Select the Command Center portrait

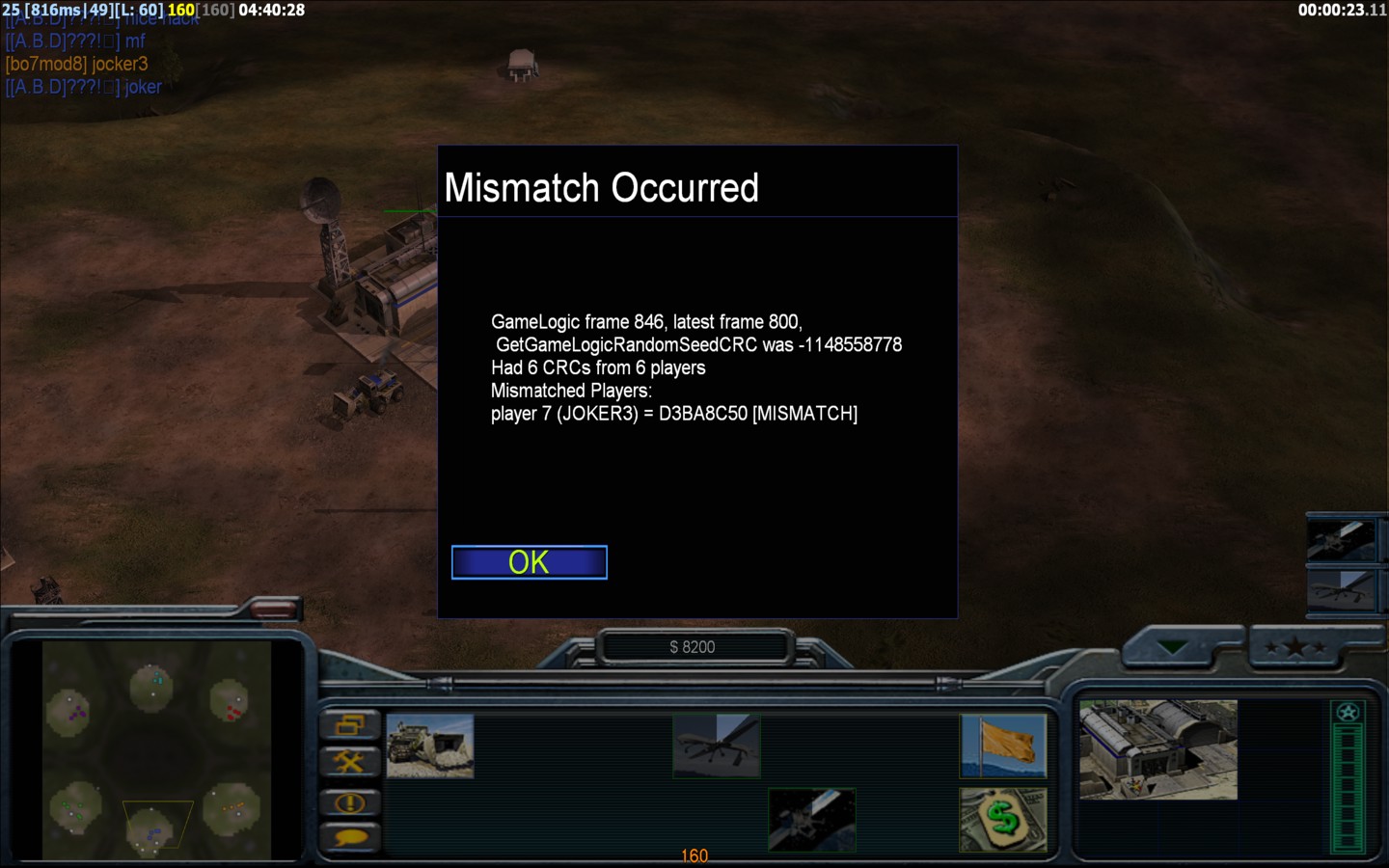1157,749
